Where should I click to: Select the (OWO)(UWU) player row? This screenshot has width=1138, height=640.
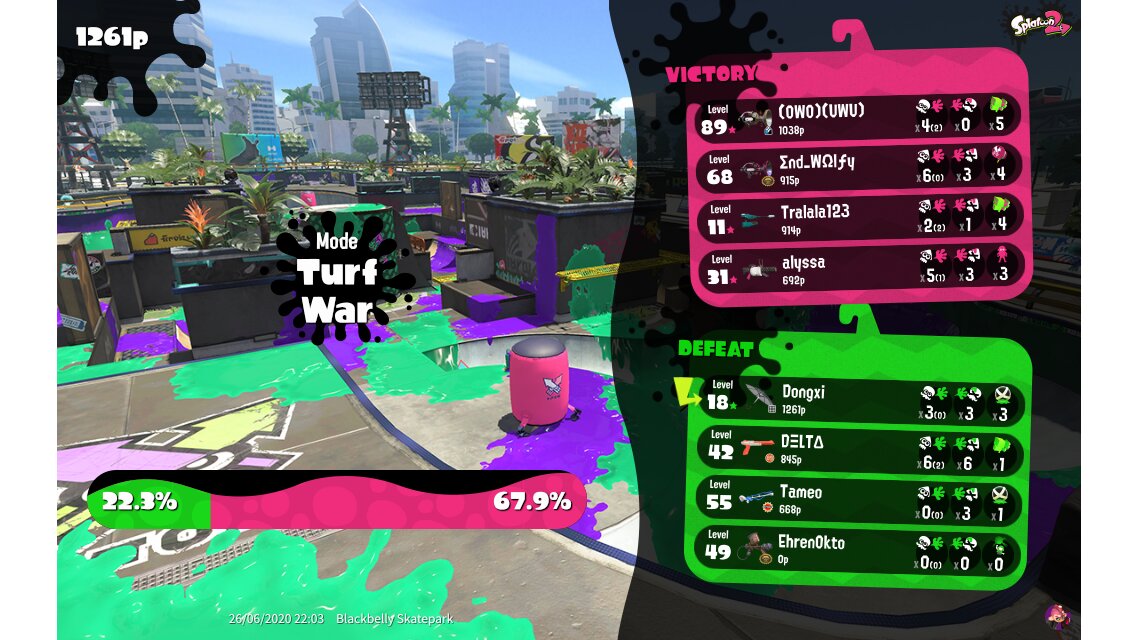click(858, 116)
